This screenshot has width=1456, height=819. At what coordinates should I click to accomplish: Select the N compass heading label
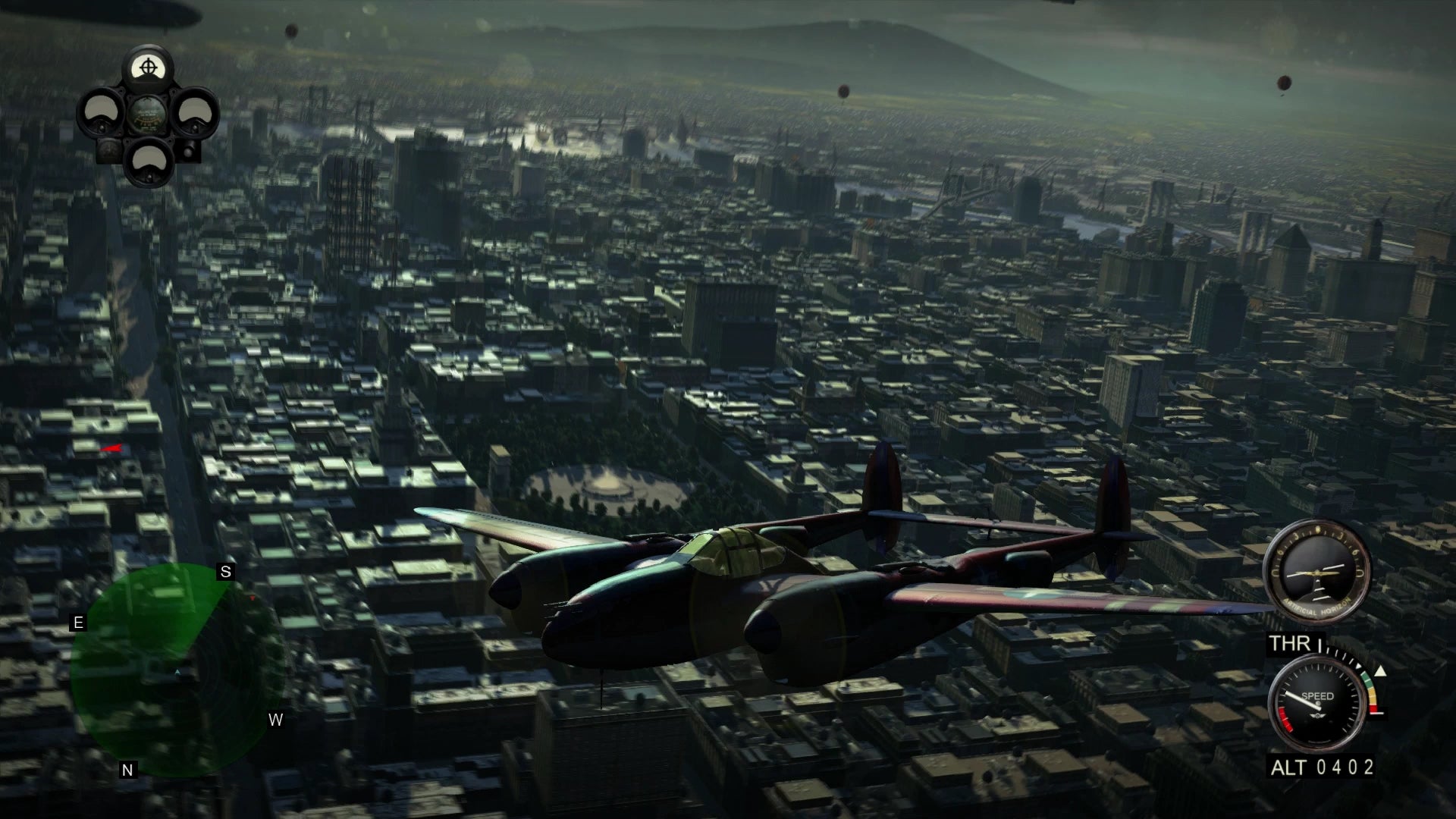point(128,769)
